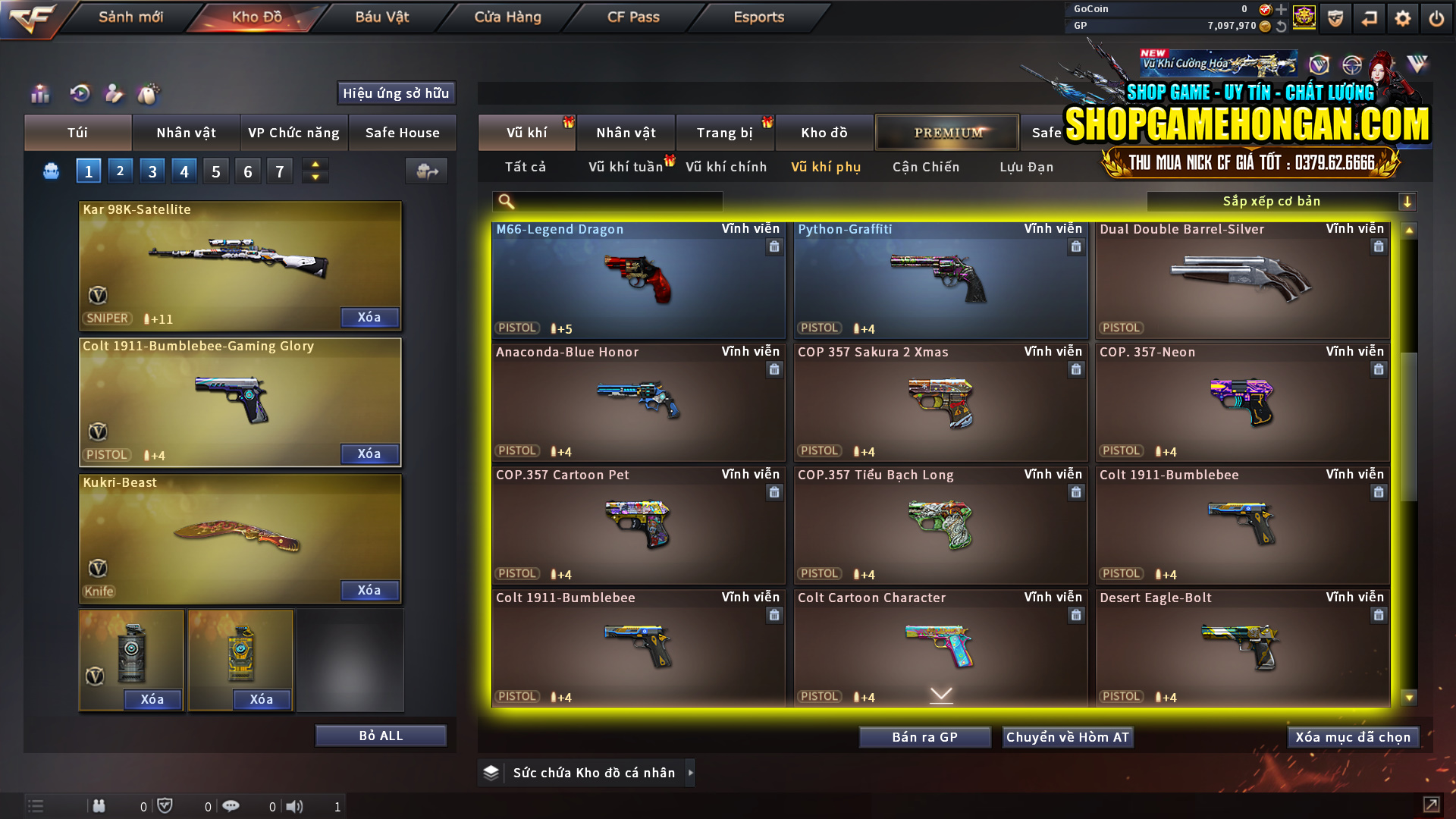Open the statistics bar chart icon
The height and width of the screenshot is (819, 1456).
tap(39, 94)
